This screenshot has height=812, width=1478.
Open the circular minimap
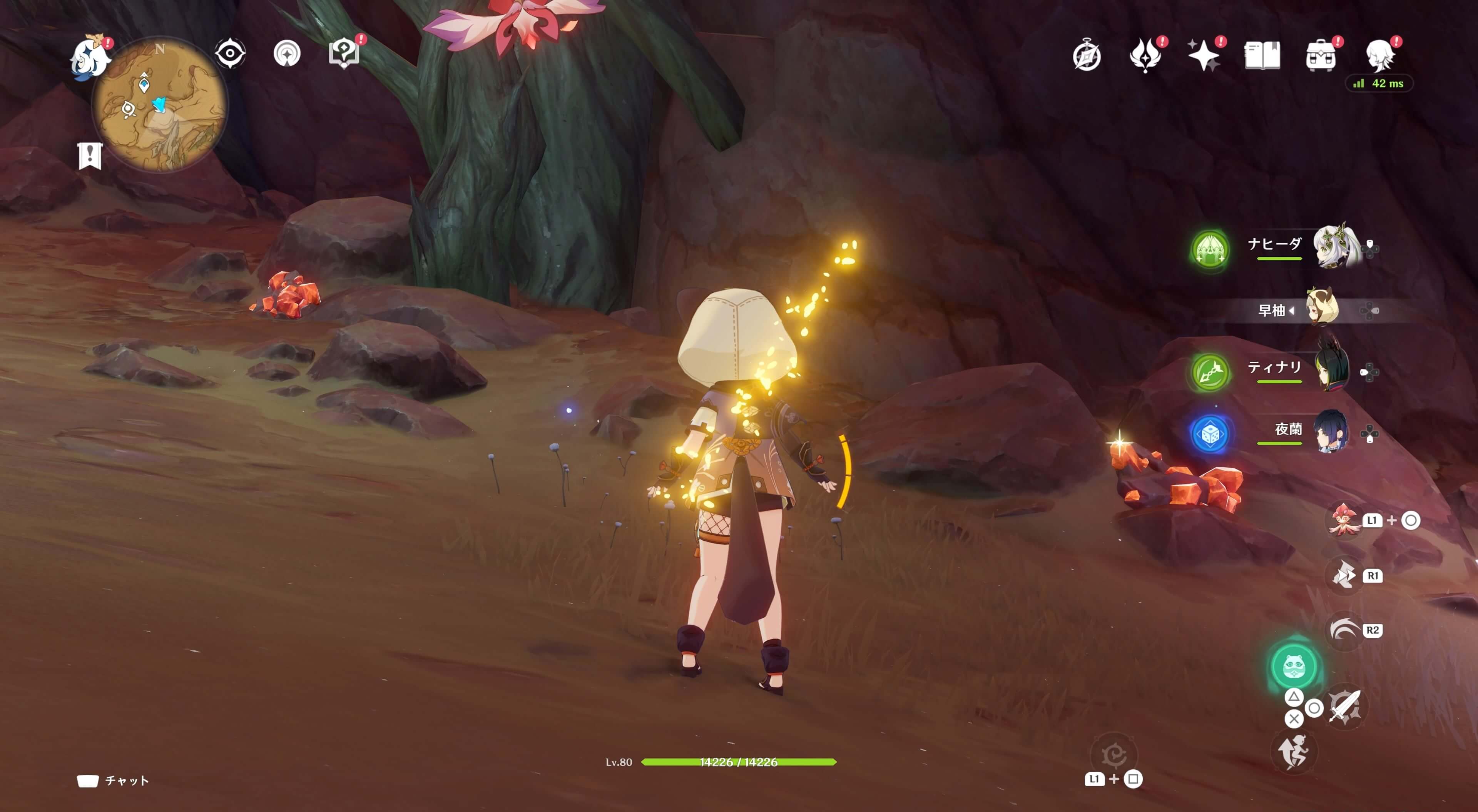(160, 105)
